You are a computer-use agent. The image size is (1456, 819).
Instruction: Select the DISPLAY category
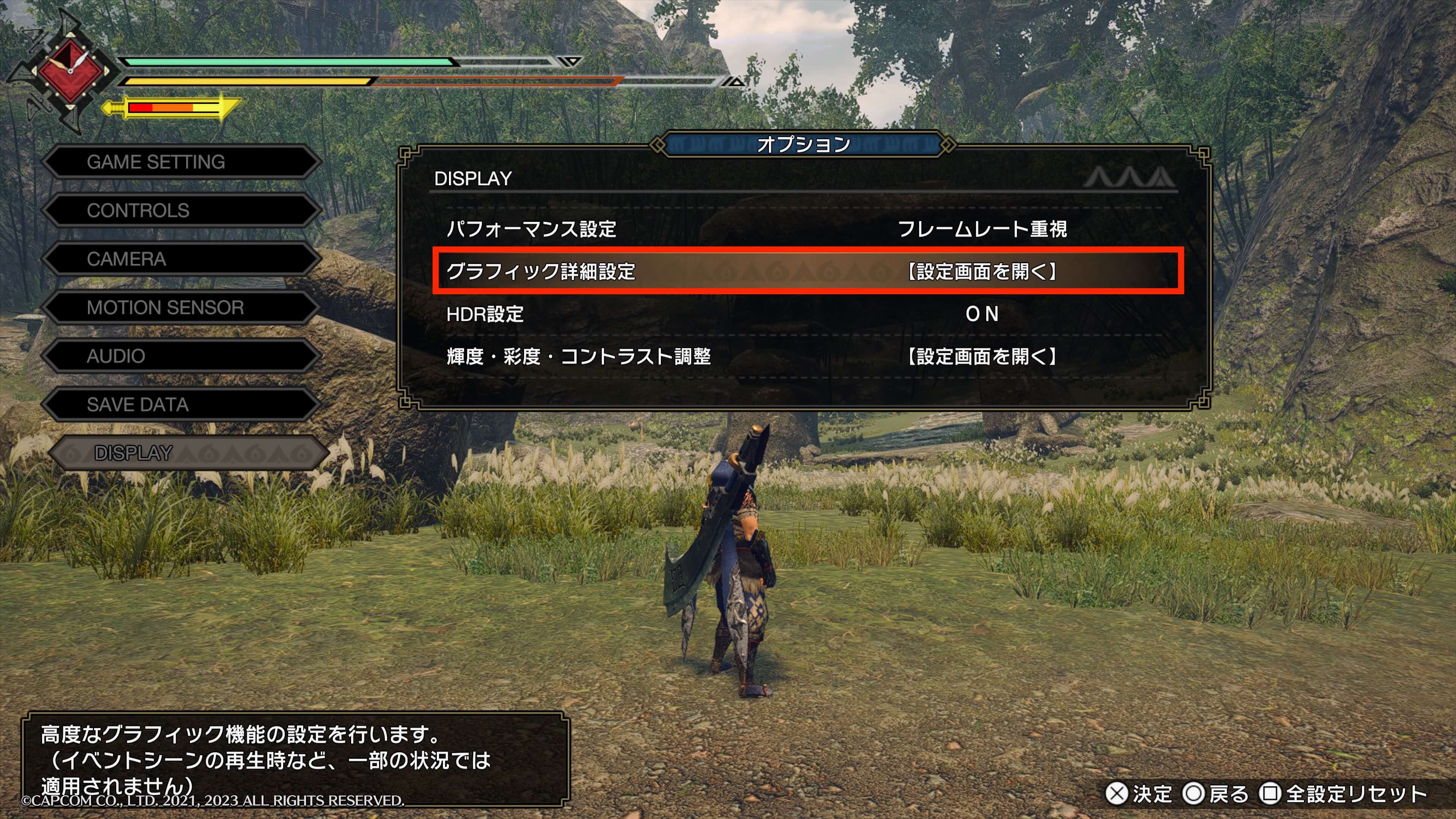[187, 453]
